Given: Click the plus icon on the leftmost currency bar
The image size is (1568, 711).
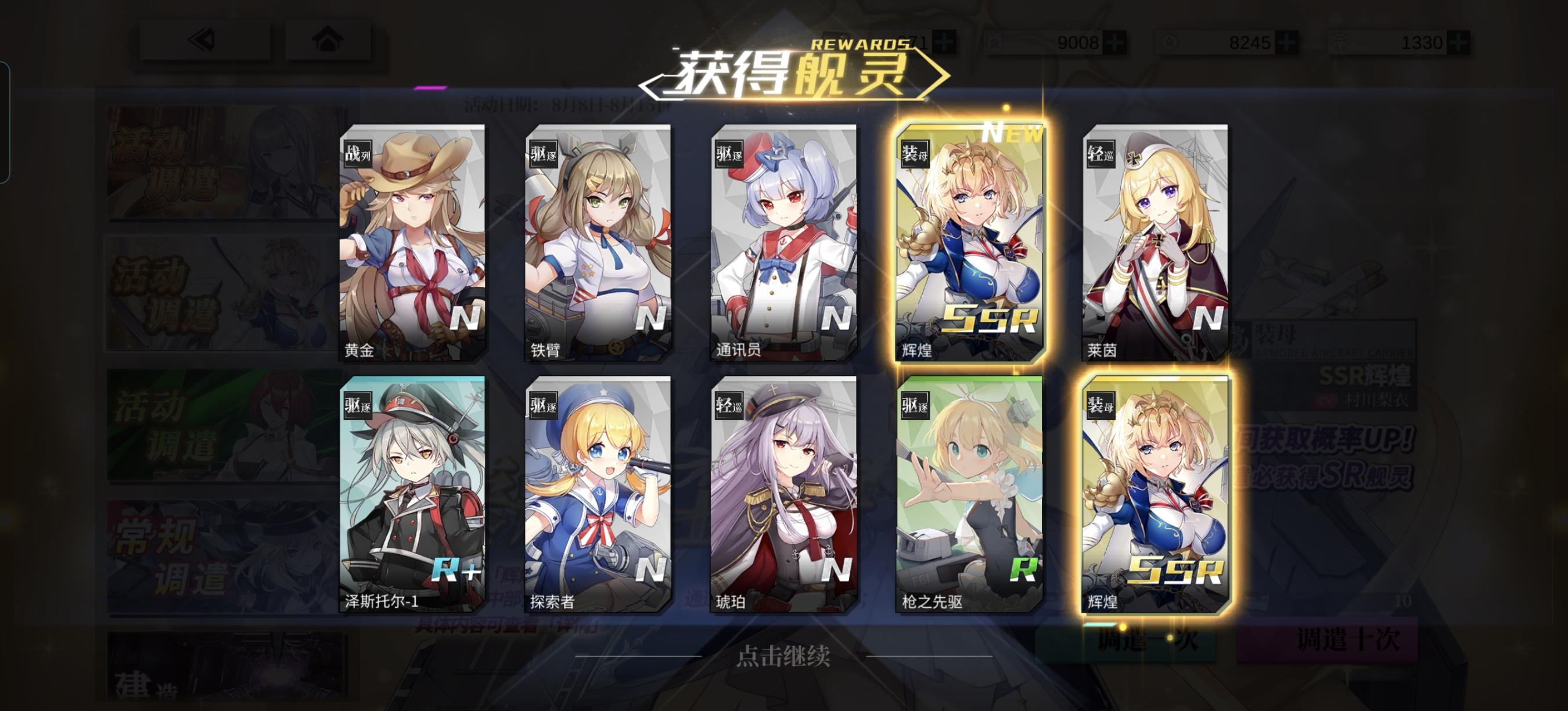Looking at the screenshot, I should 944,42.
